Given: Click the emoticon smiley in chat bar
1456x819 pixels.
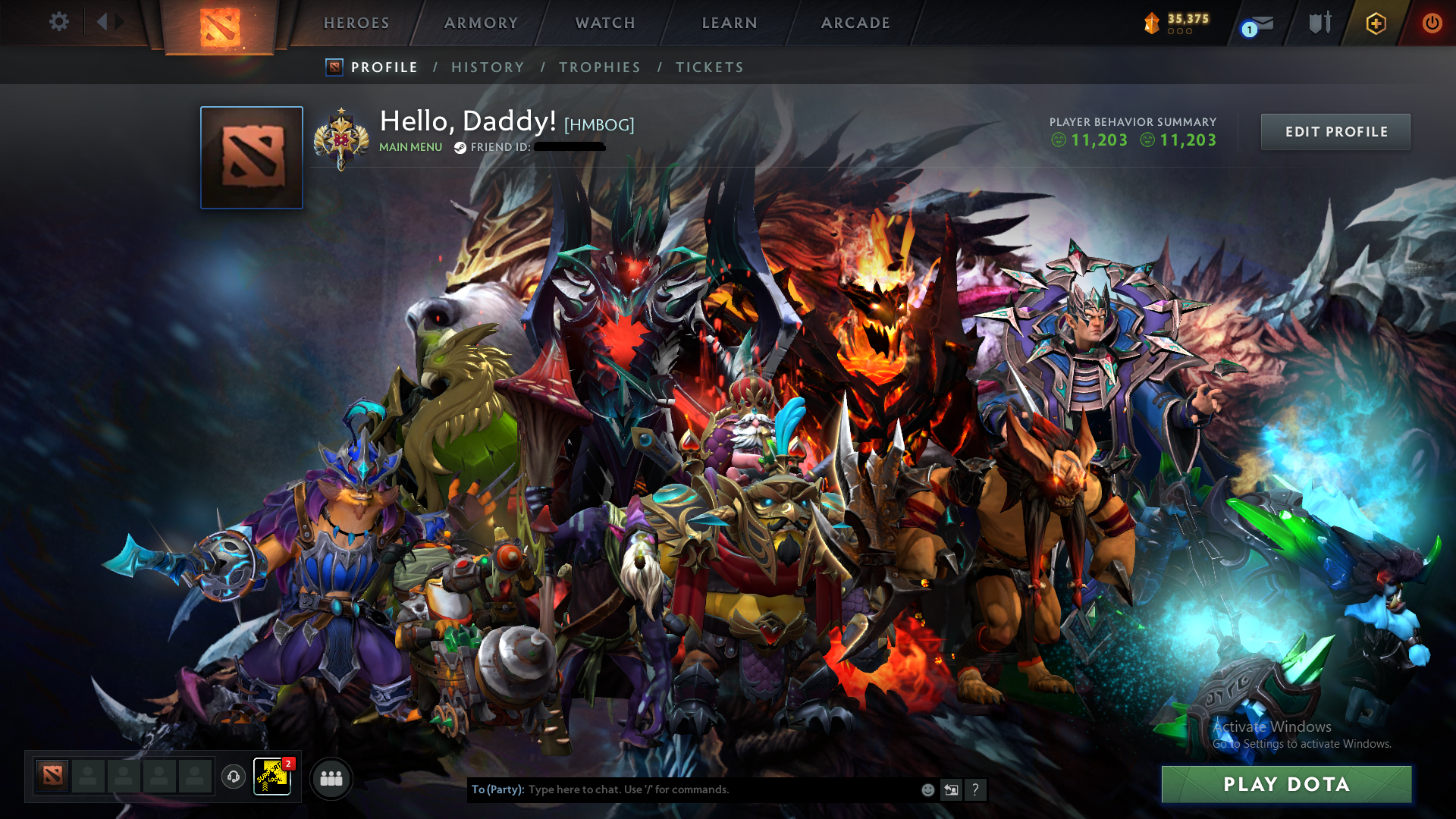Looking at the screenshot, I should coord(927,789).
